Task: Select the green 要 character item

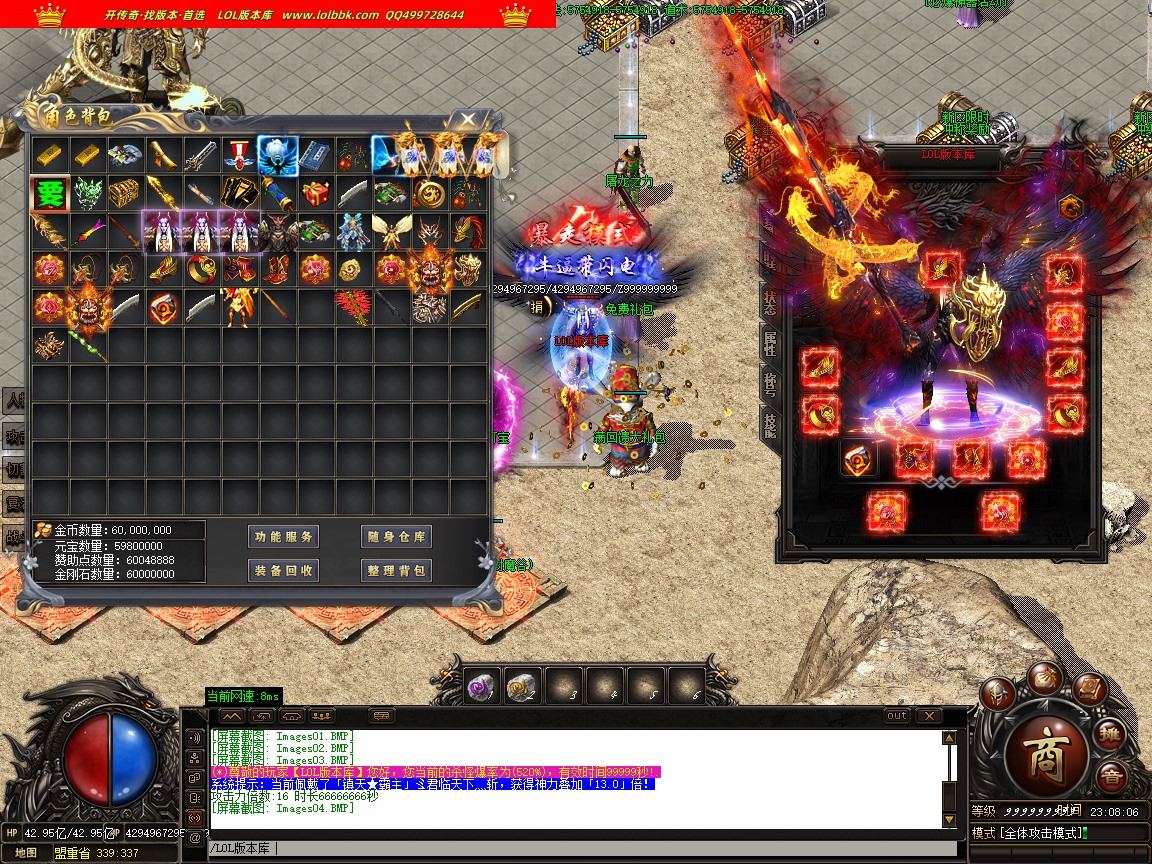Action: click(49, 194)
